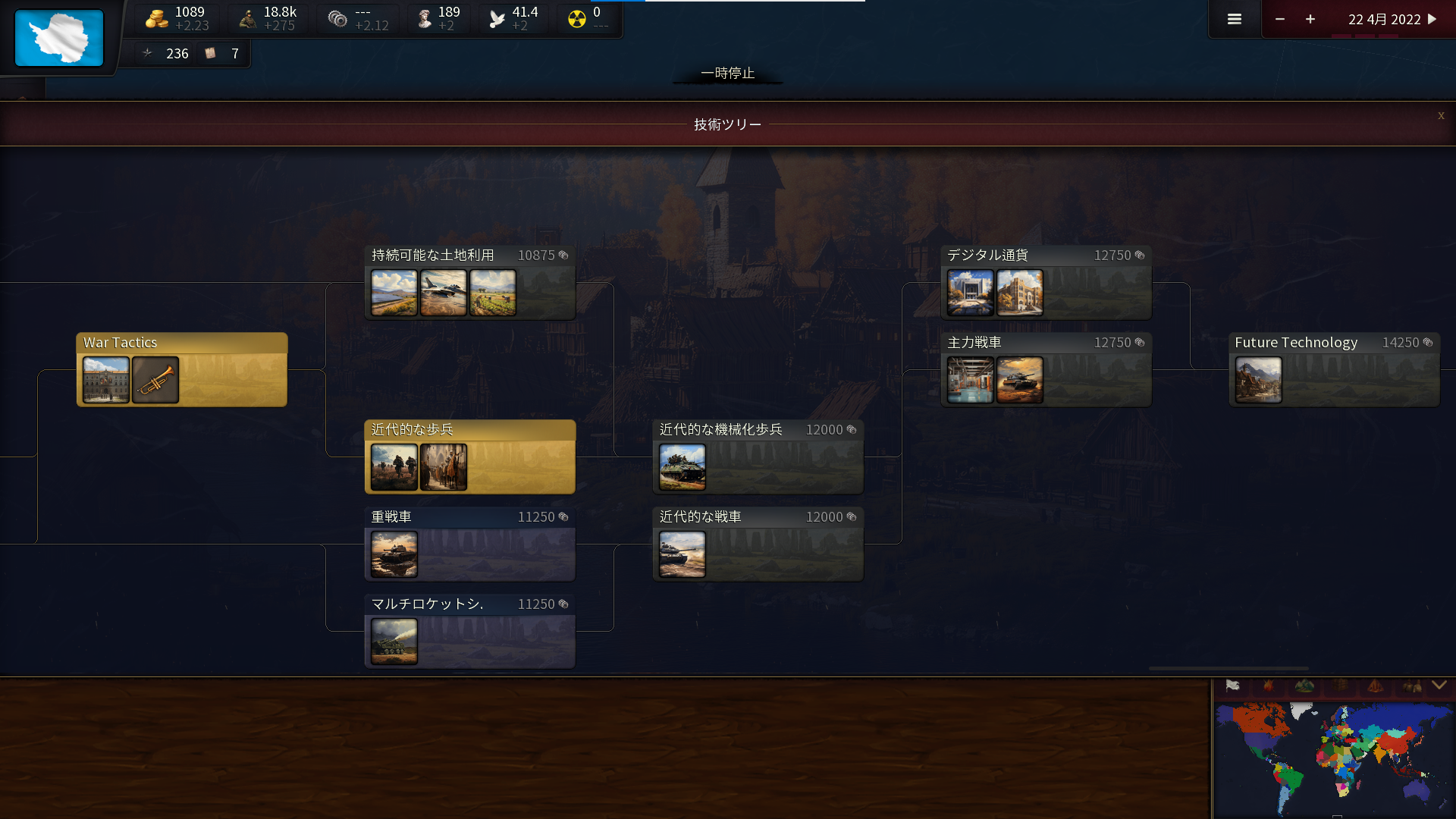Select 近代的な機械化歩兵 technology

click(758, 457)
